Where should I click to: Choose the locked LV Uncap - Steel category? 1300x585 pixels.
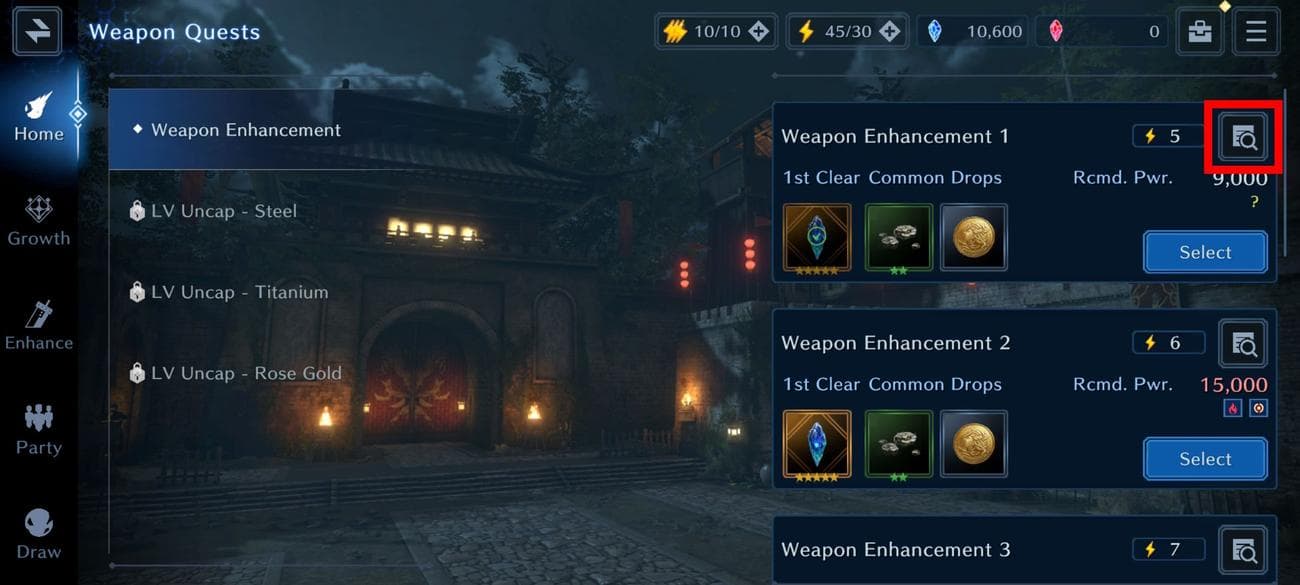224,211
